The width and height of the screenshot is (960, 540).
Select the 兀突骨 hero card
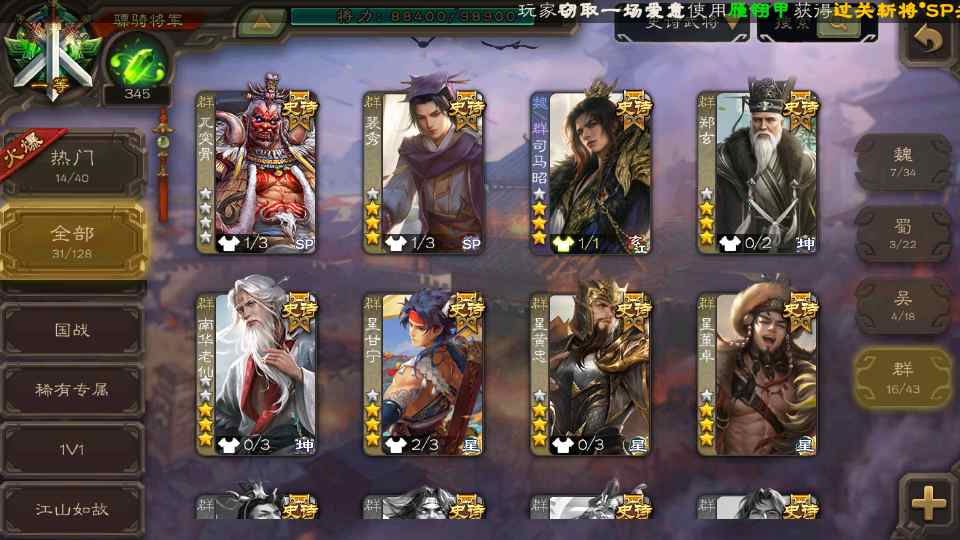pyautogui.click(x=257, y=172)
